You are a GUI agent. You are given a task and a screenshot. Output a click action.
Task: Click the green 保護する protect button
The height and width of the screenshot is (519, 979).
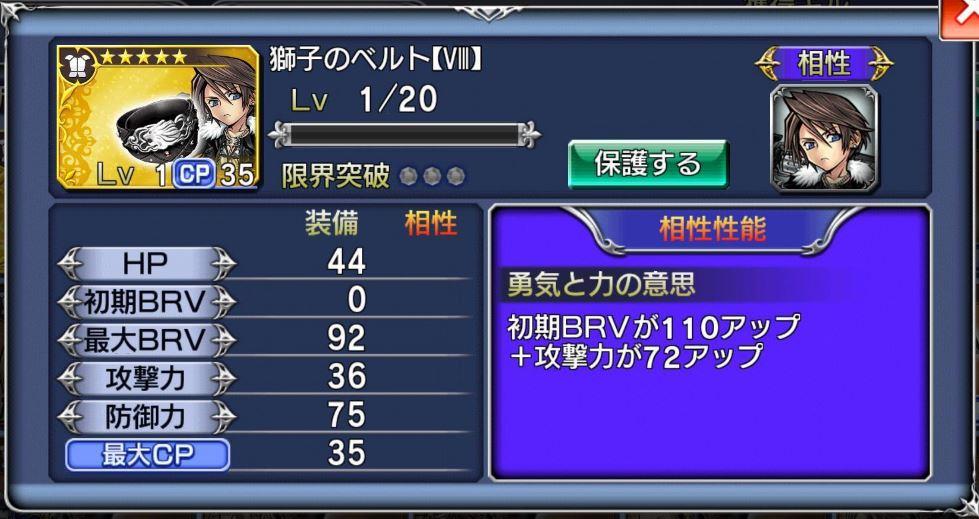[648, 163]
